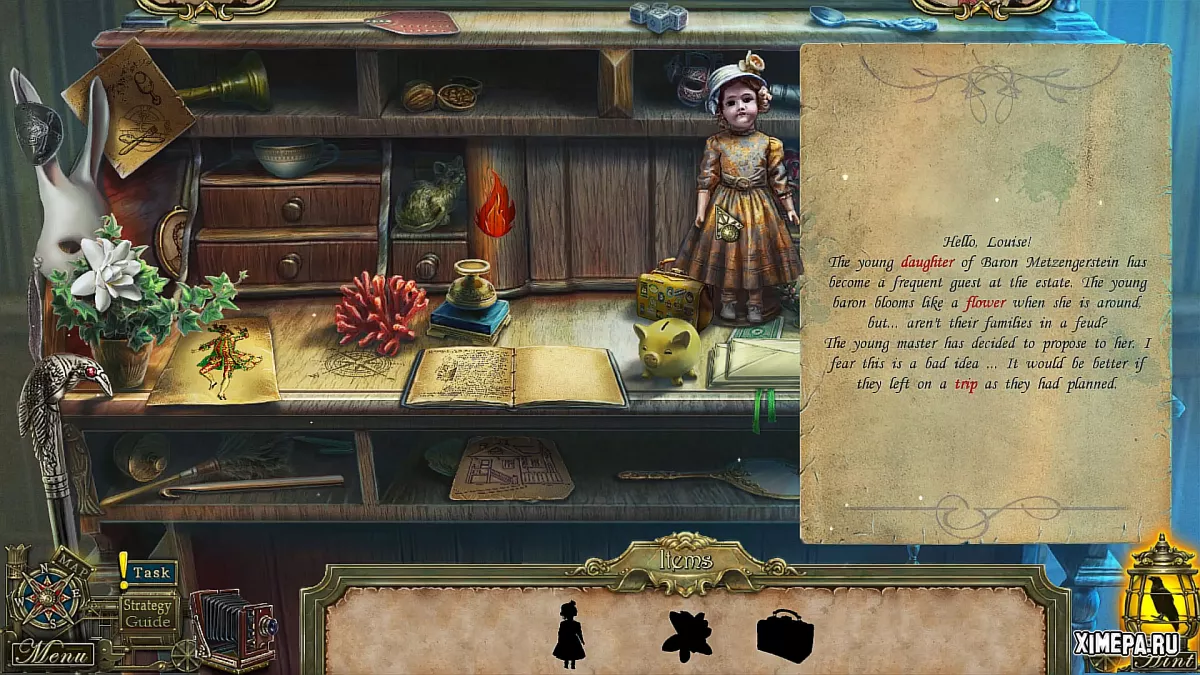Open the Strategy Guide

[x=148, y=613]
